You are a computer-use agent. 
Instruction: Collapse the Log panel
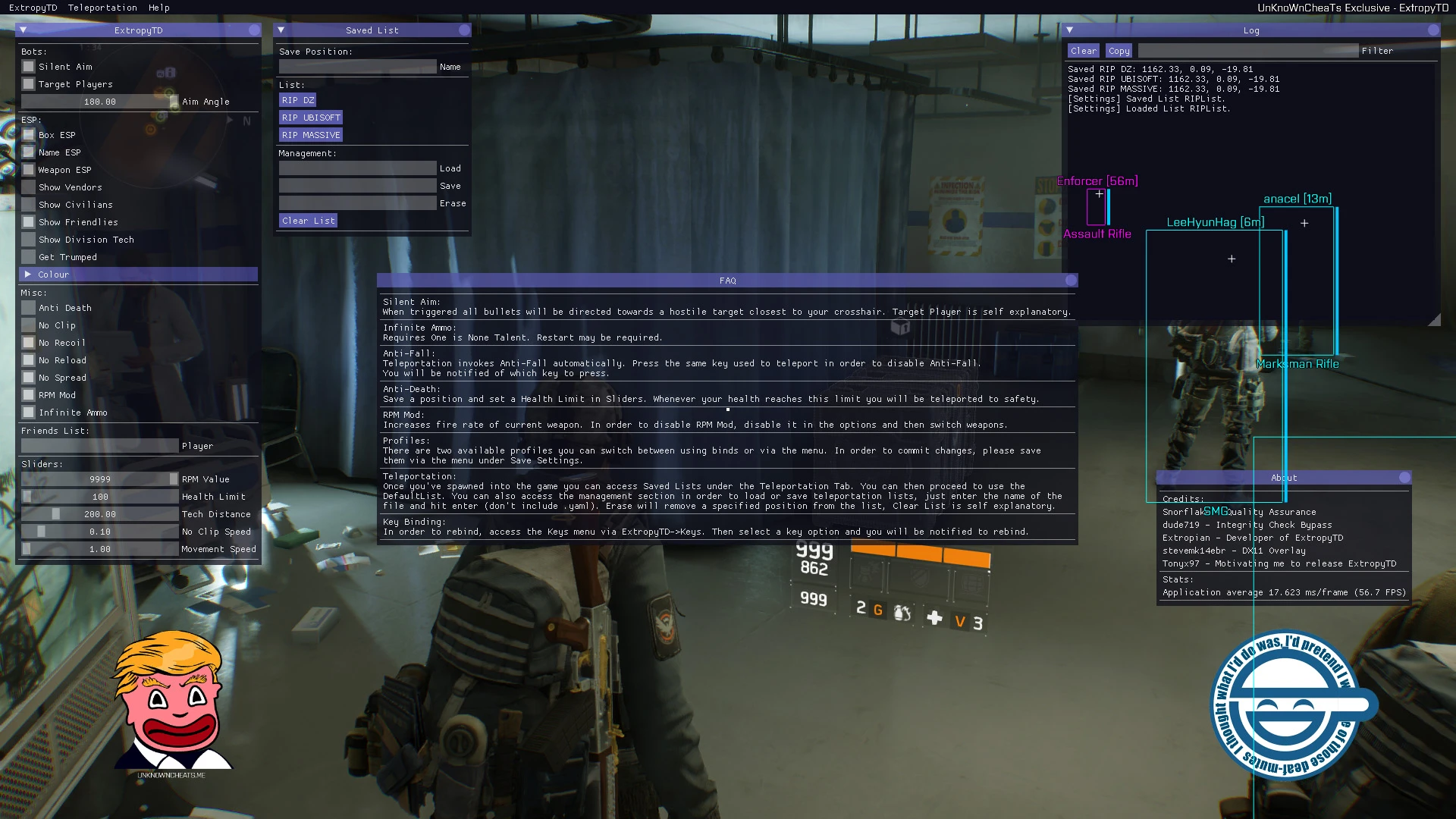click(1069, 30)
